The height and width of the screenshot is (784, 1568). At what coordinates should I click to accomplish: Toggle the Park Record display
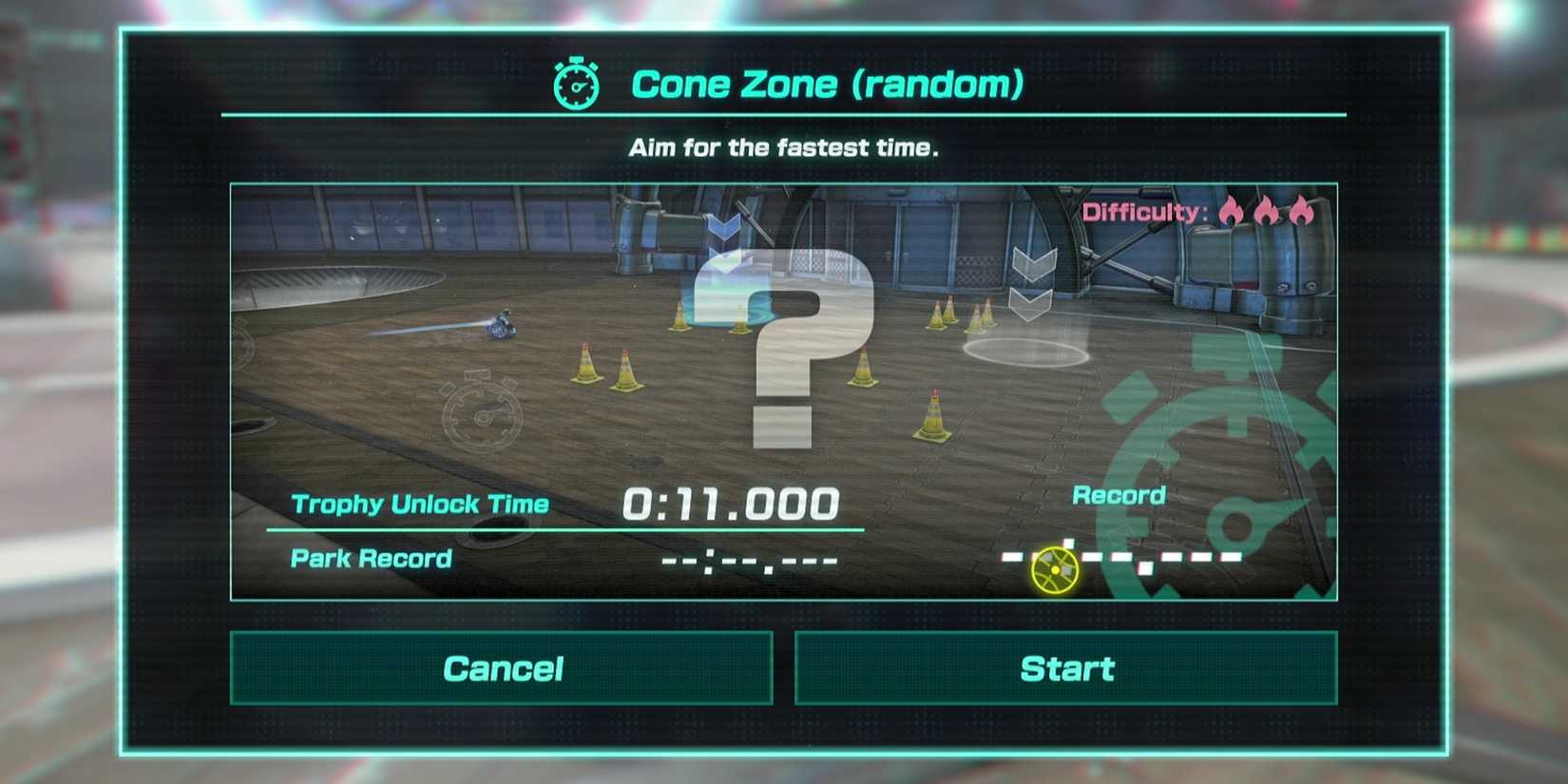369,559
